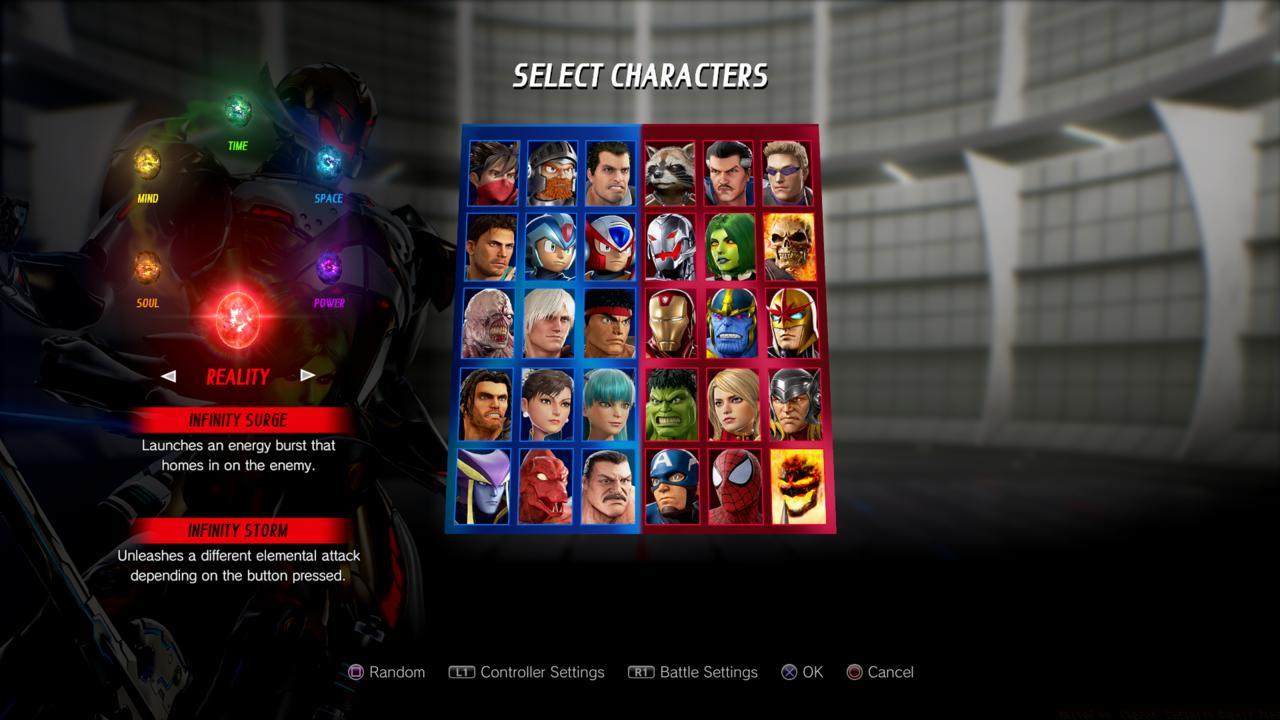Select Rocket Raccoon's portrait

click(671, 170)
